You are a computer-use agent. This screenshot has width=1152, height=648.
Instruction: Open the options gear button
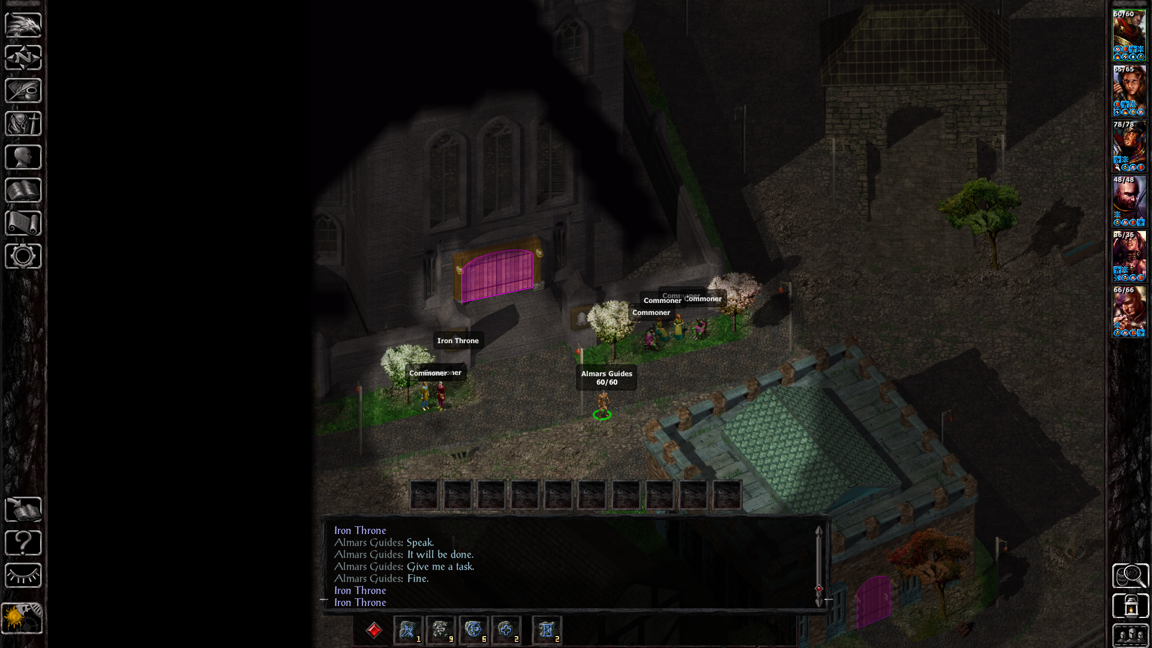coord(23,256)
